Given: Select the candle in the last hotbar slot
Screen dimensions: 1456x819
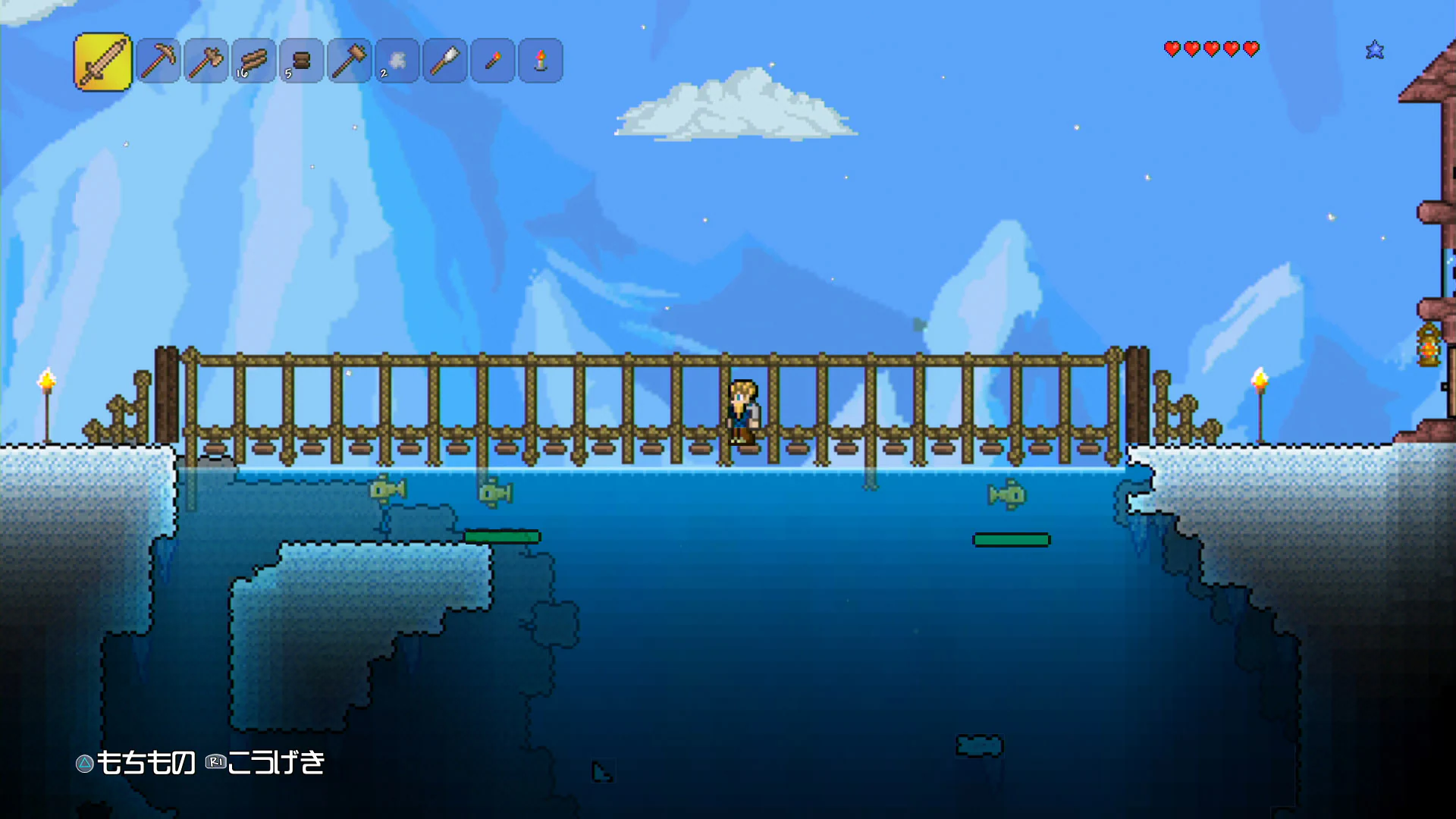Looking at the screenshot, I should click(x=540, y=59).
